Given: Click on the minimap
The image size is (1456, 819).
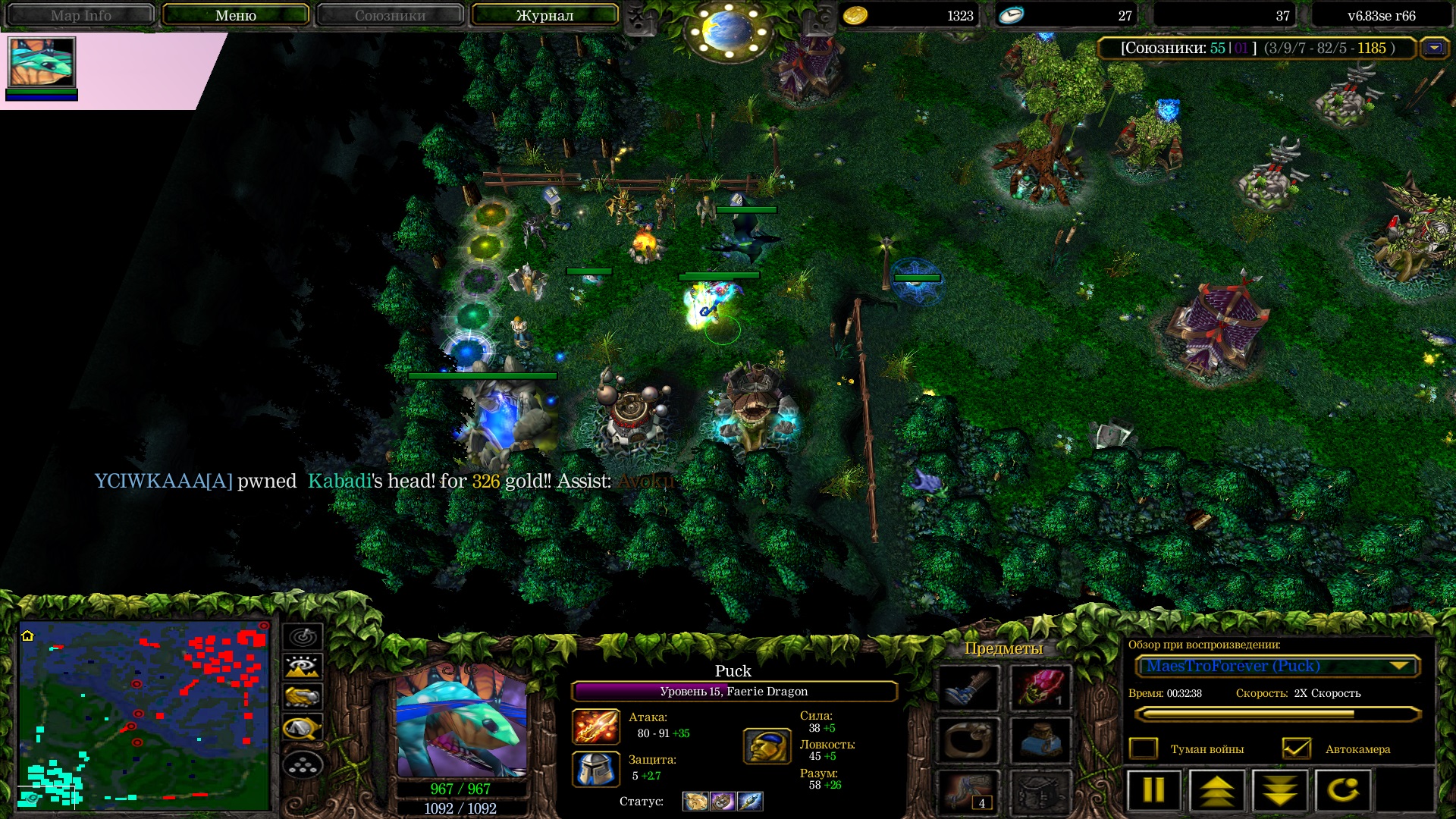Looking at the screenshot, I should tap(144, 716).
